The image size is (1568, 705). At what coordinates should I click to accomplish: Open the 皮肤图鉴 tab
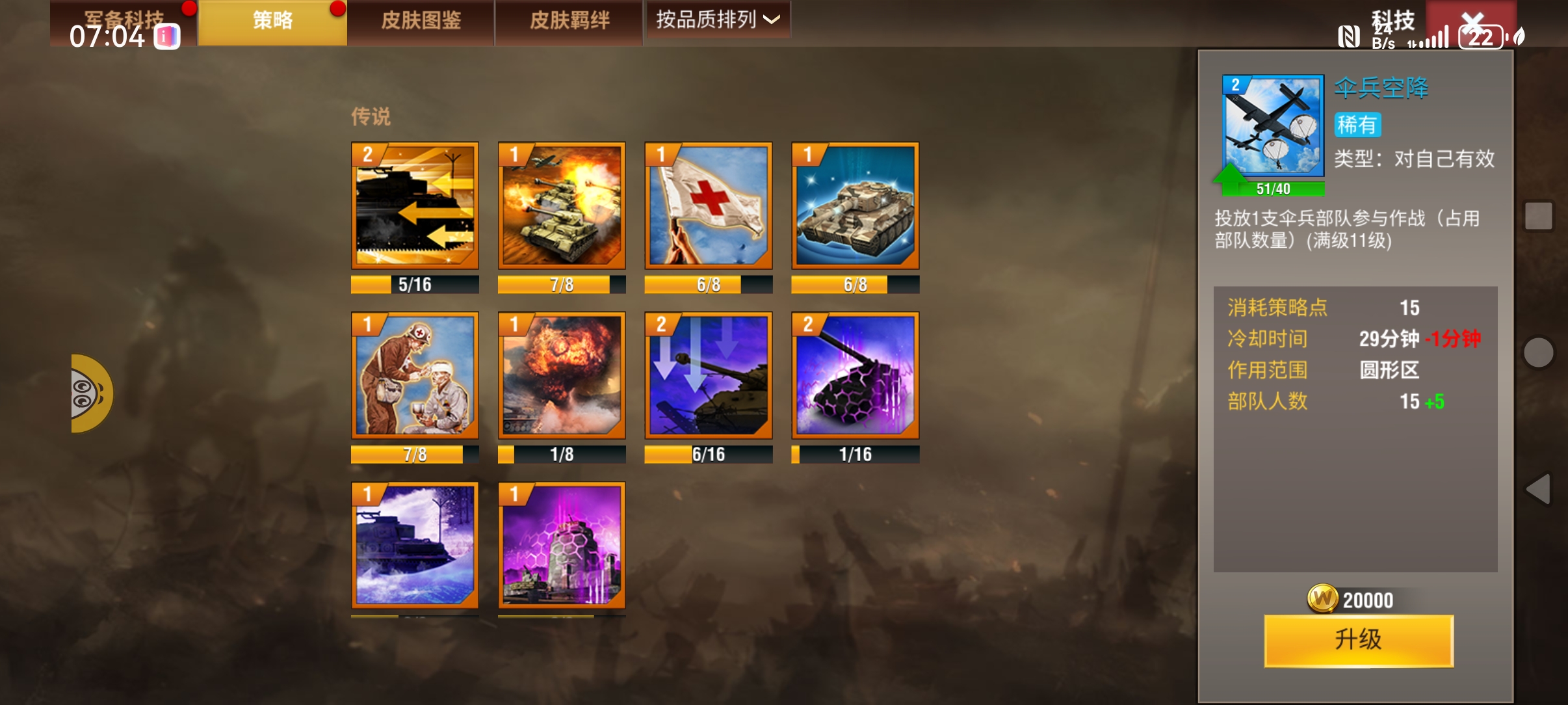pyautogui.click(x=421, y=21)
